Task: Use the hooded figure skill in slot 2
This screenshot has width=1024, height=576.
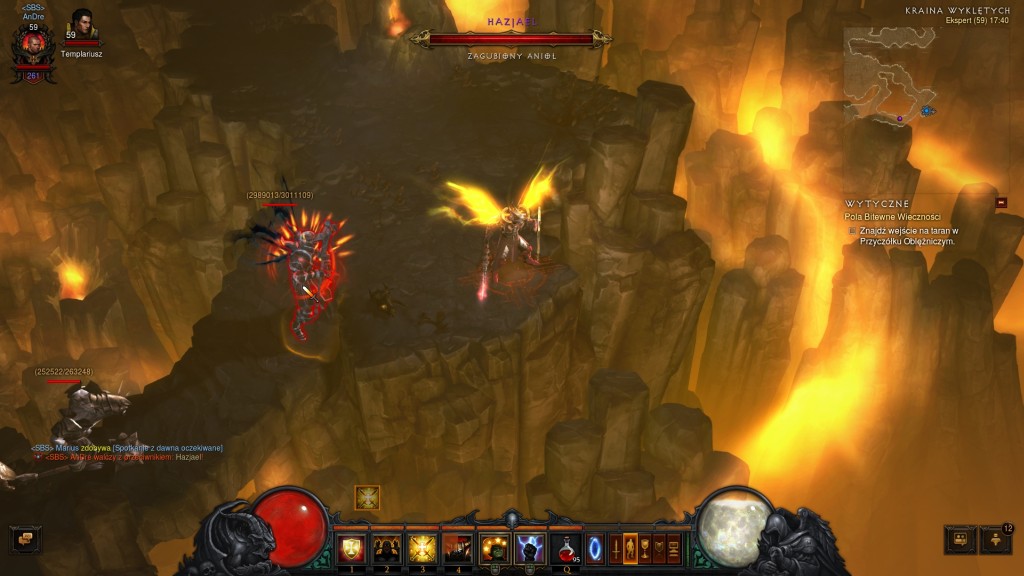Action: (x=386, y=548)
